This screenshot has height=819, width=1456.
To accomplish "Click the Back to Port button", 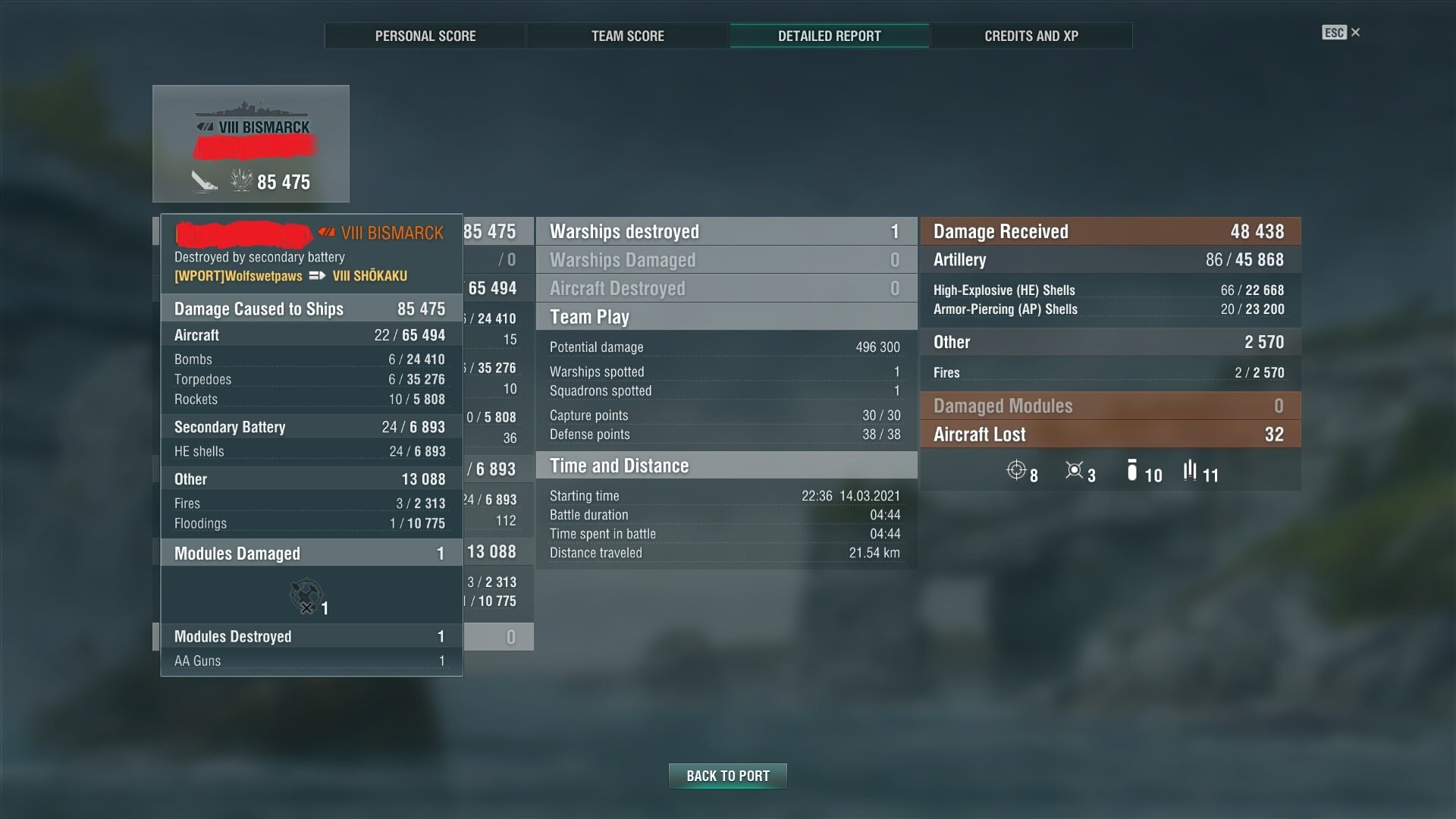I will click(x=727, y=776).
